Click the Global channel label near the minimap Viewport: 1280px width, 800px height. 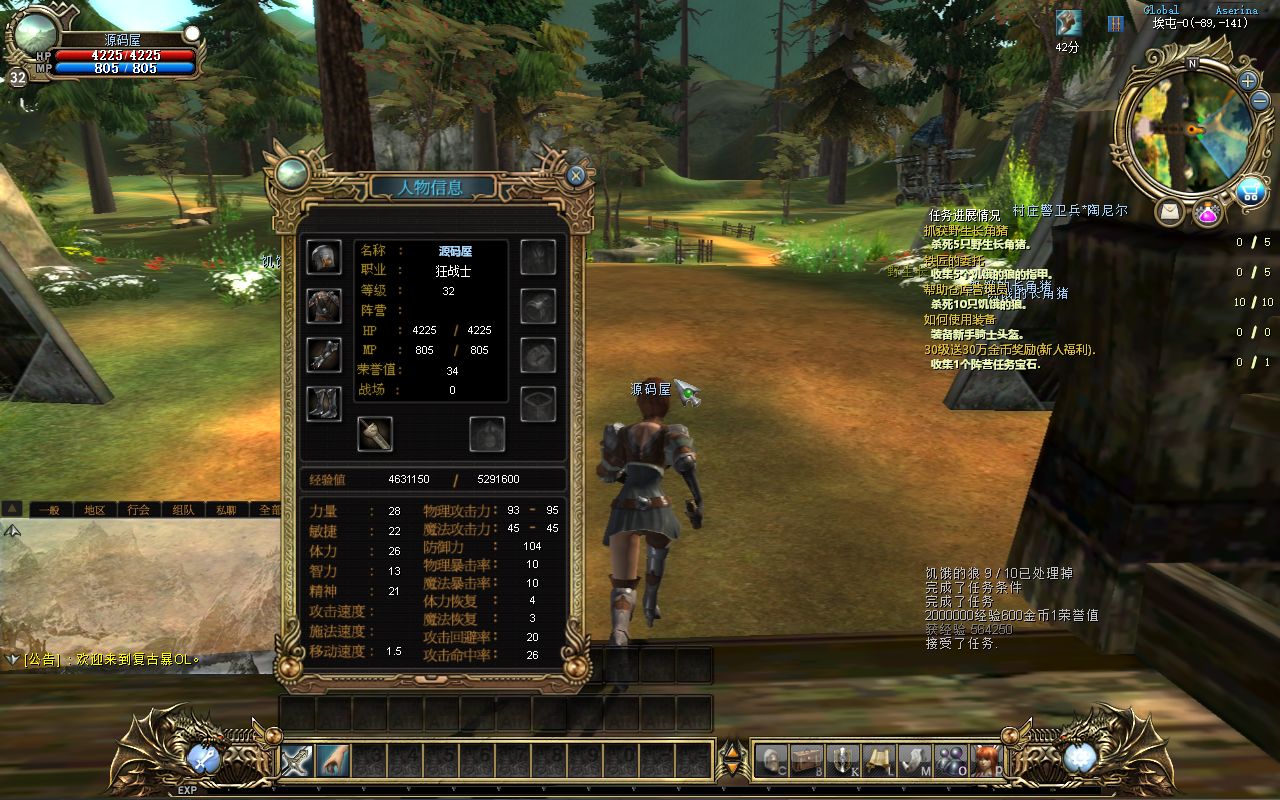(1161, 9)
